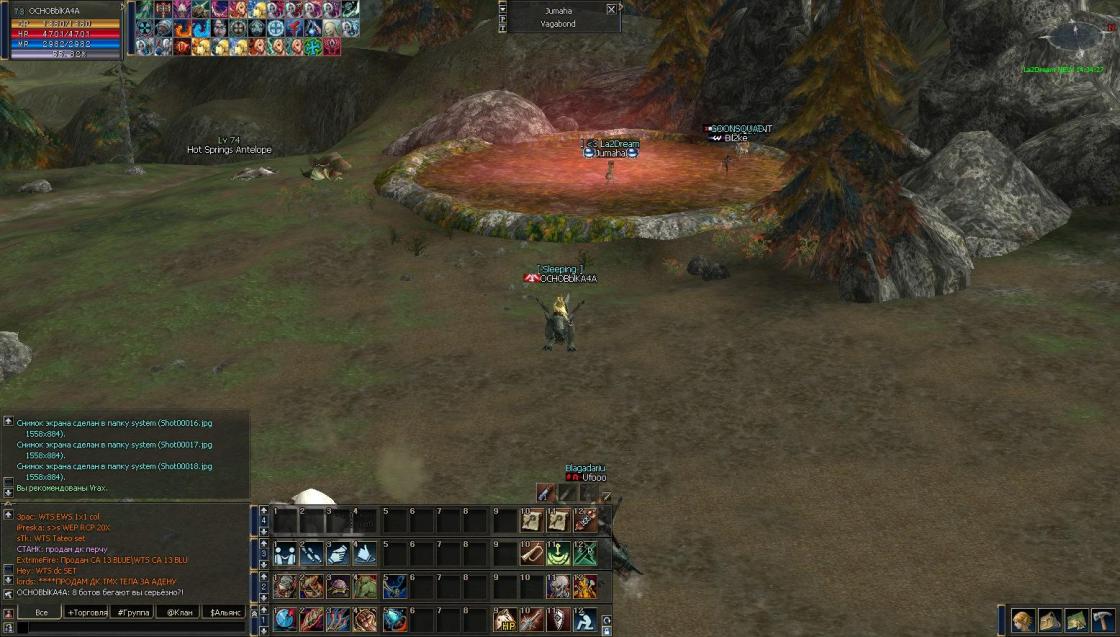Open the $Альянс alliance chat tab

pos(225,612)
